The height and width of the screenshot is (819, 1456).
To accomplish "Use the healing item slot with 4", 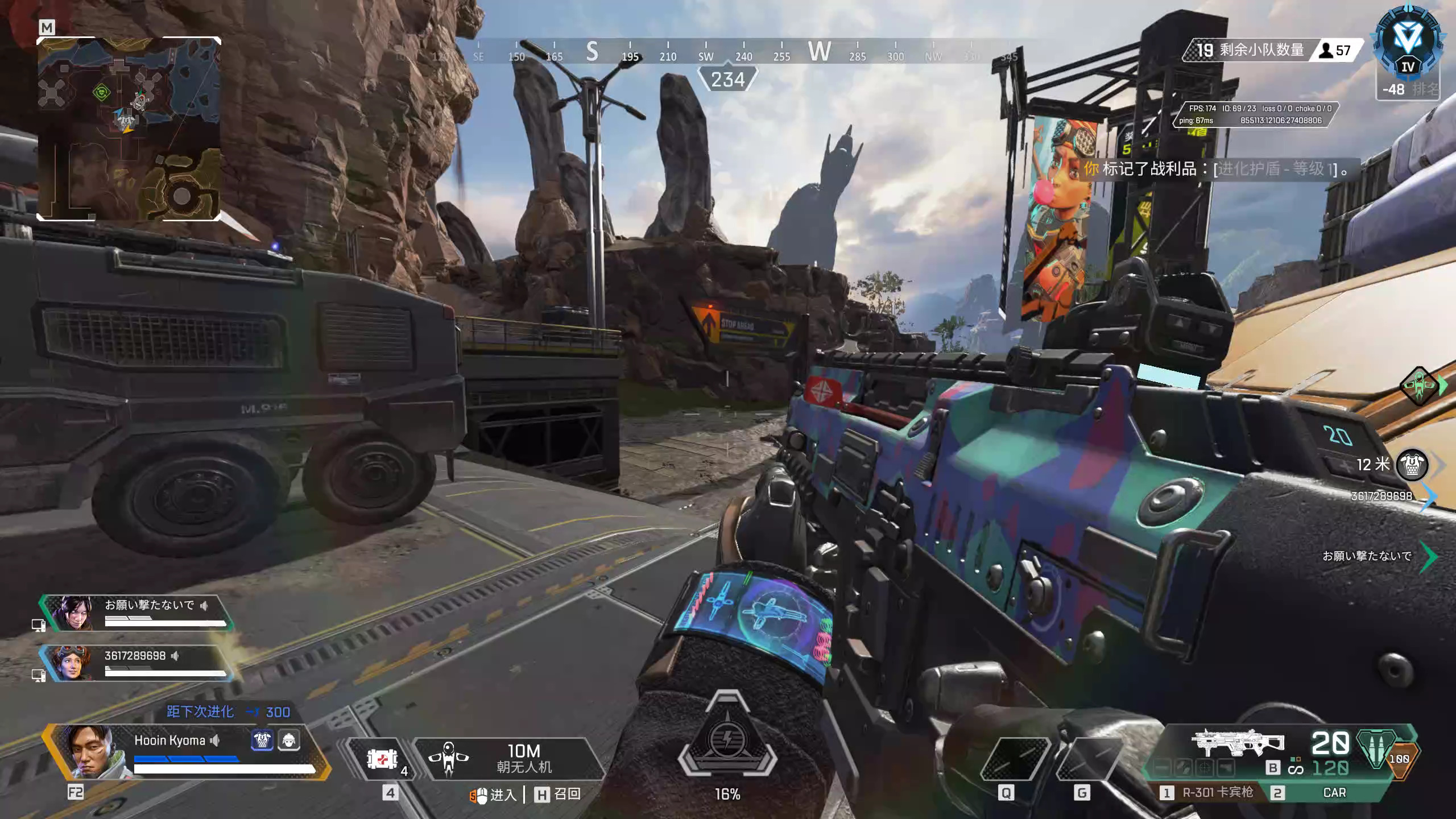I will pos(382,759).
